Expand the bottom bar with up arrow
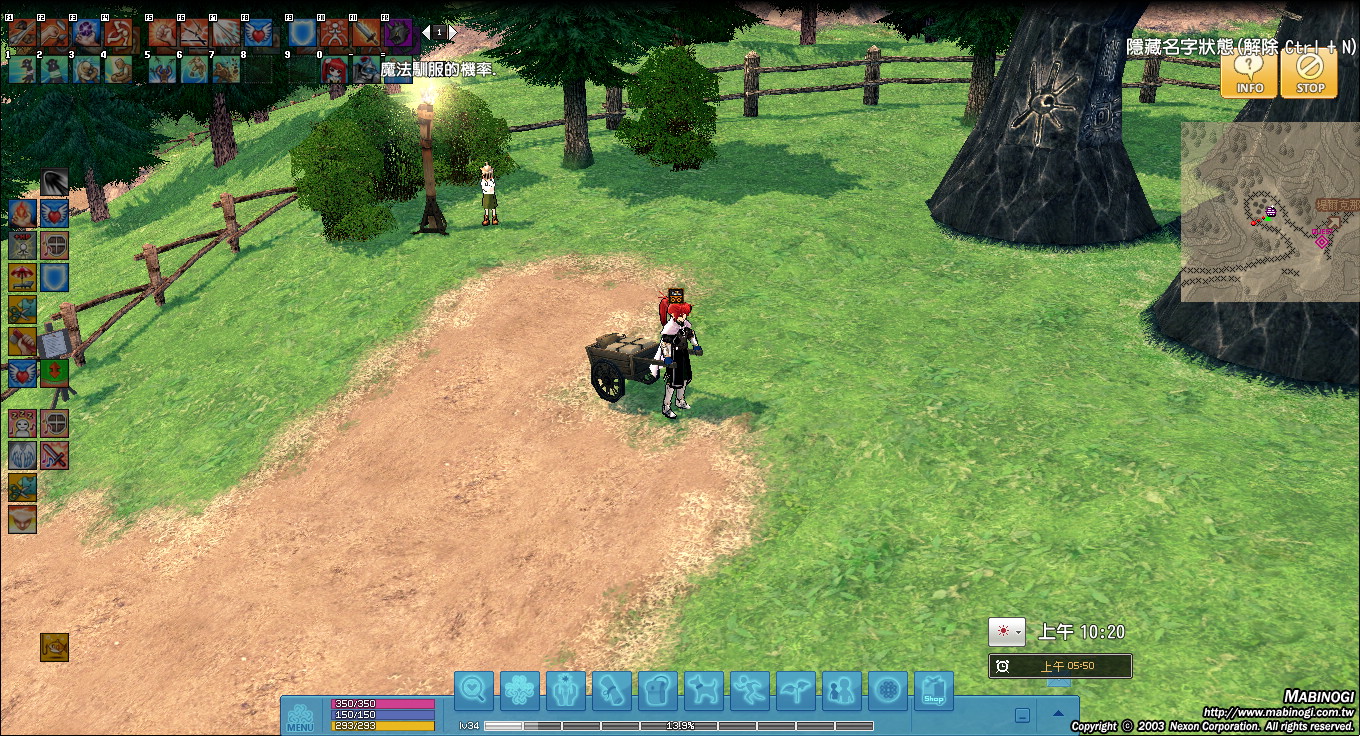The width and height of the screenshot is (1360, 736). tap(1058, 714)
